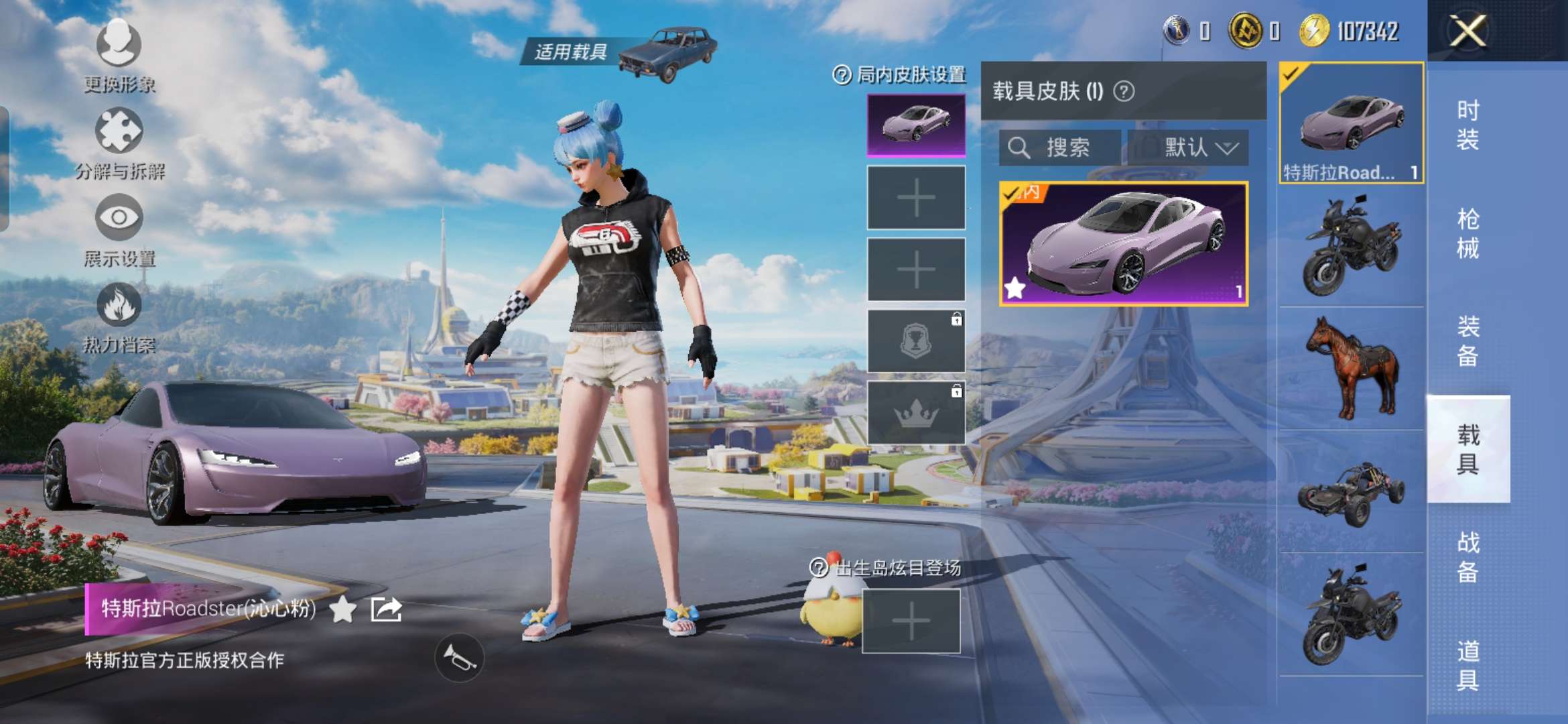Open 分解与拆解 dismantle menu

[x=119, y=141]
